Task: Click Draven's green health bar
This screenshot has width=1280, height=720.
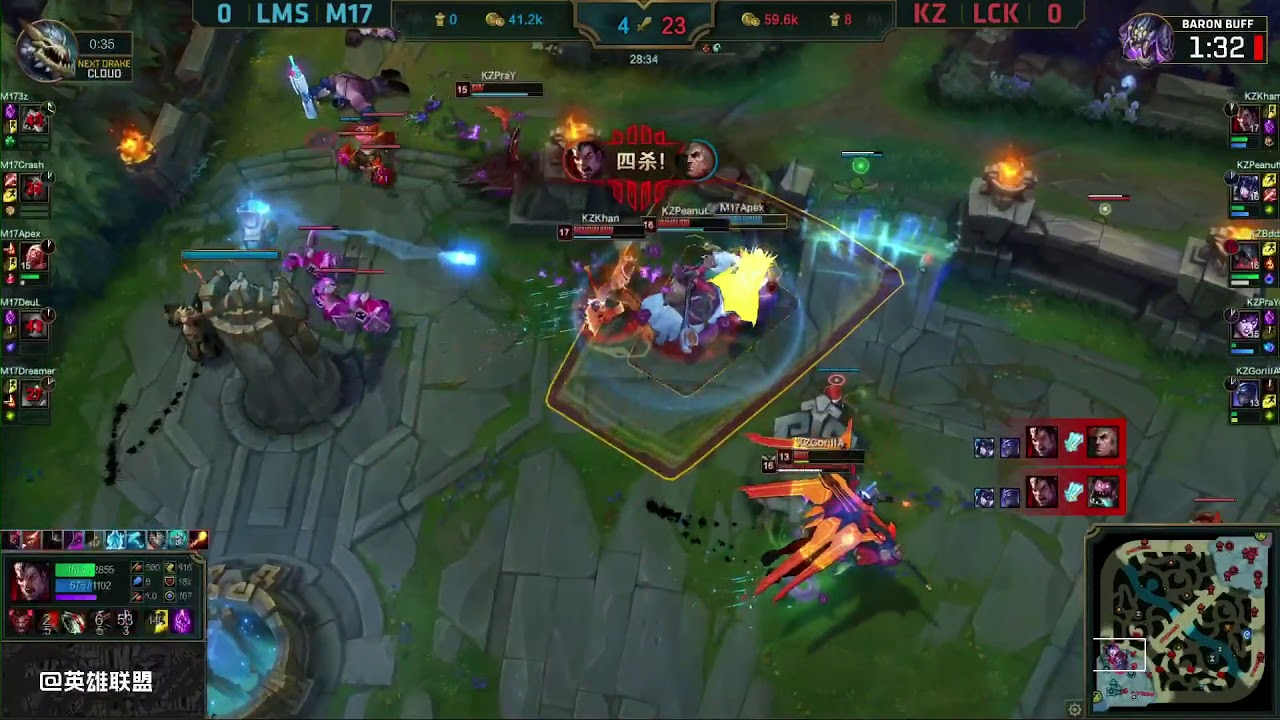Action: pos(75,567)
